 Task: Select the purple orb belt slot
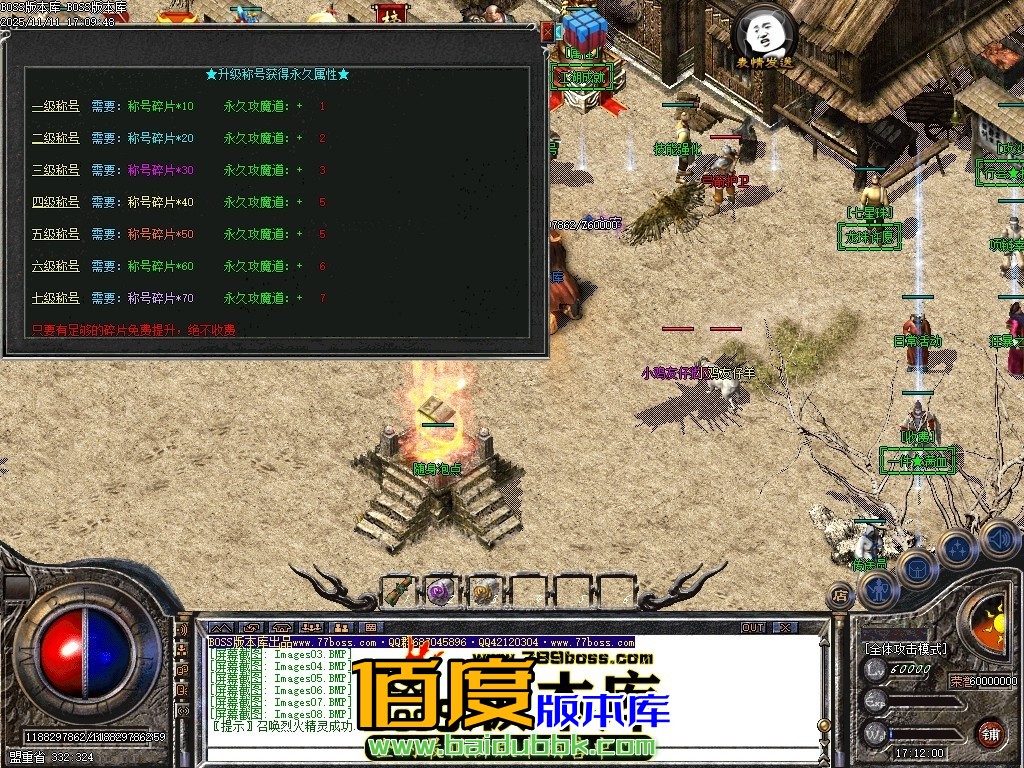point(441,591)
